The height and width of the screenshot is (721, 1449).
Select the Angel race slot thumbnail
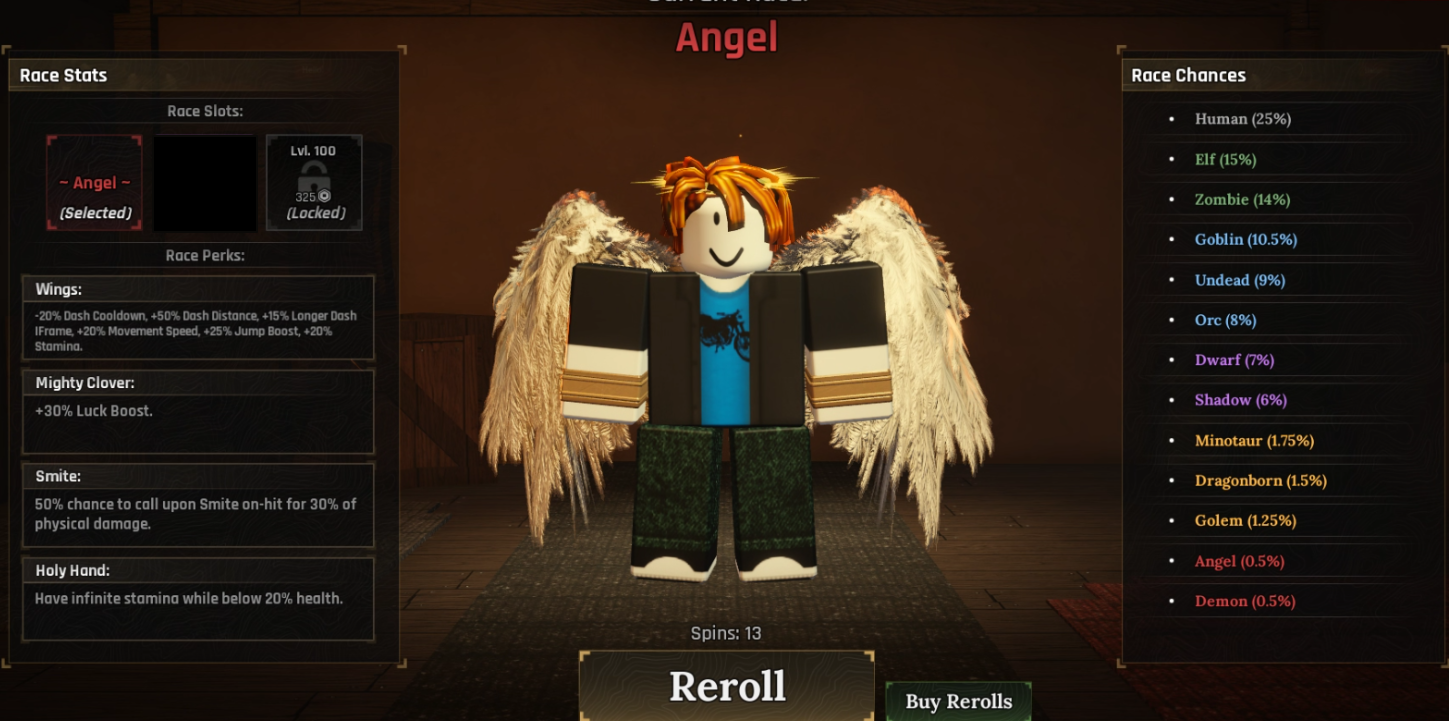pyautogui.click(x=93, y=182)
